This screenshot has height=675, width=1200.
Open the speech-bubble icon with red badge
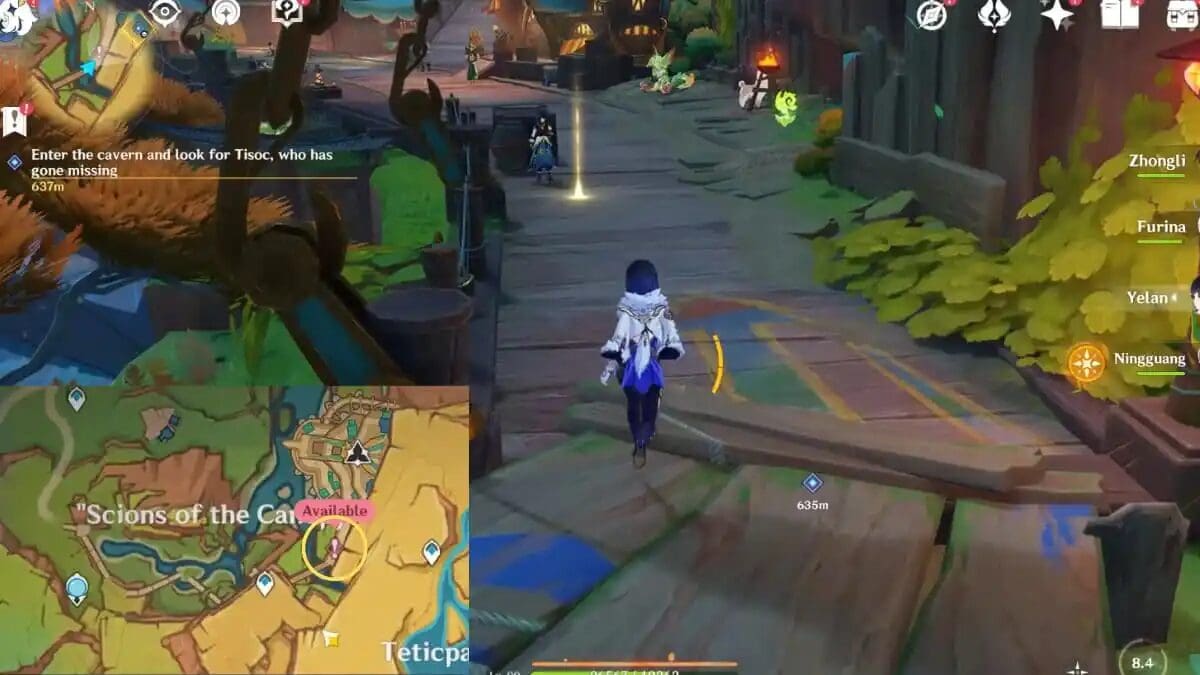click(x=288, y=12)
